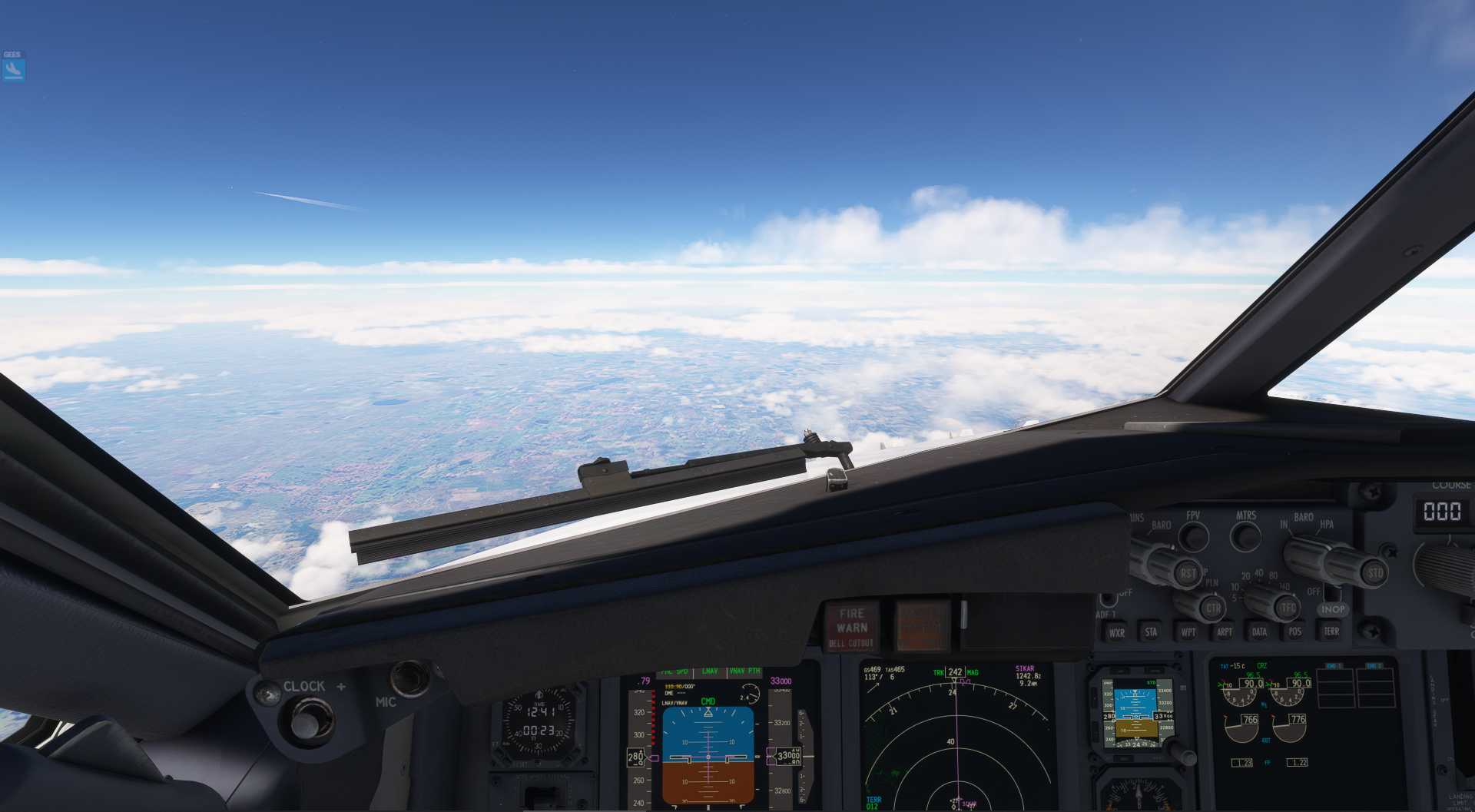Viewport: 1475px width, 812px height.
Task: Push the FPV flight path vector button
Action: (1194, 535)
